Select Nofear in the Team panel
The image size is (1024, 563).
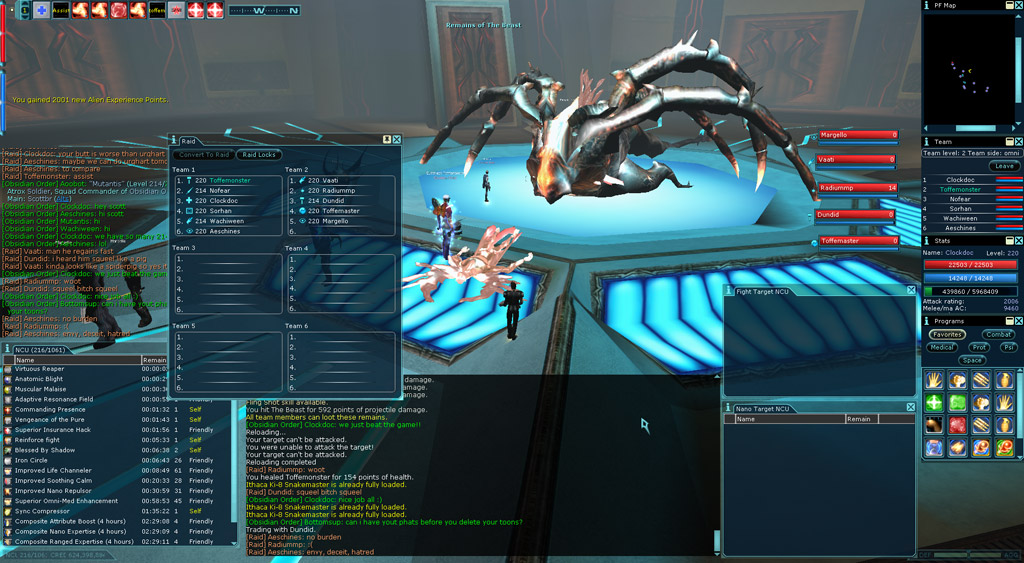click(959, 199)
